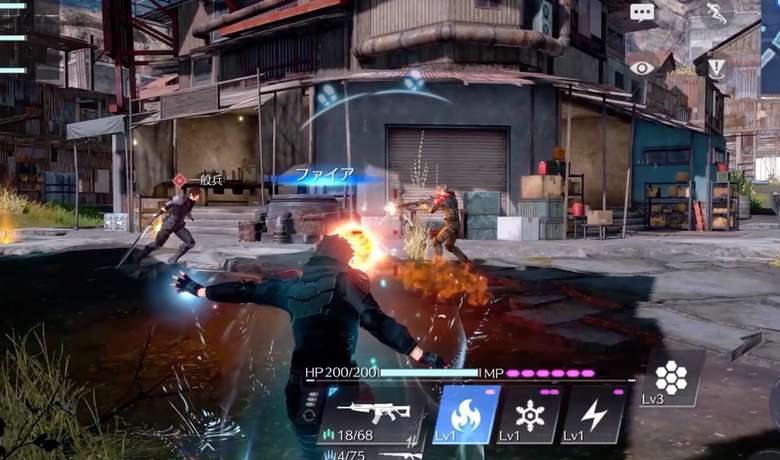Tap the running figure sprint icon
The height and width of the screenshot is (460, 780).
point(716,13)
